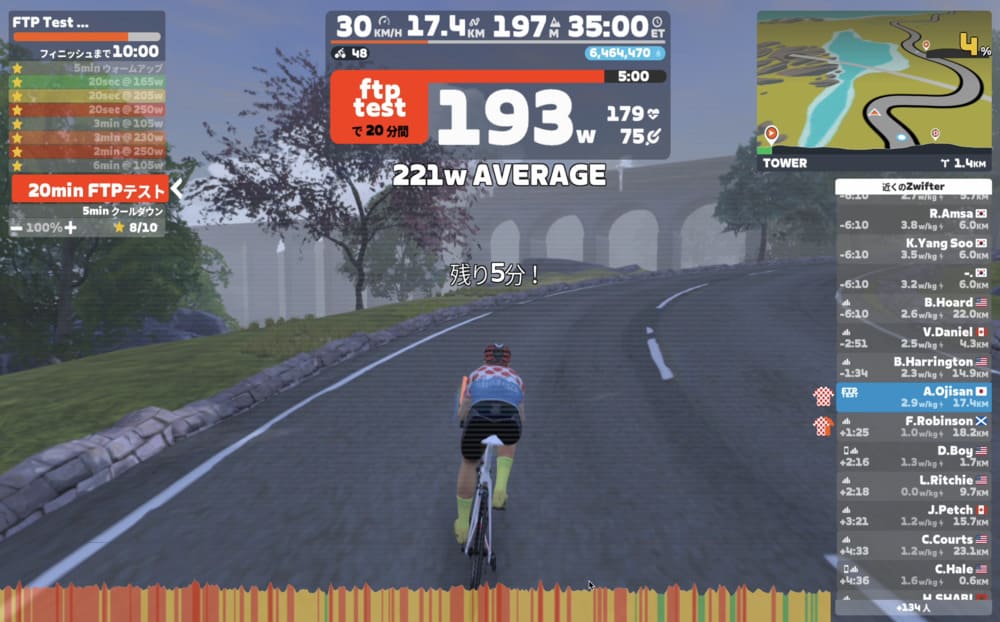This screenshot has width=1000, height=622.
Task: Increase workout intensity with the plus button
Action: [71, 227]
